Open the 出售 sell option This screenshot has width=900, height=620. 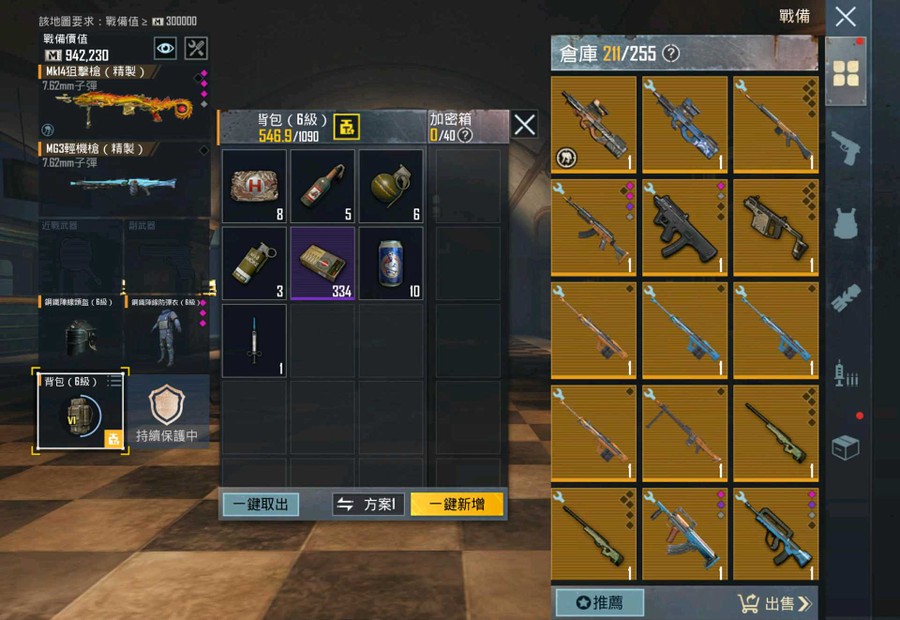click(x=775, y=602)
